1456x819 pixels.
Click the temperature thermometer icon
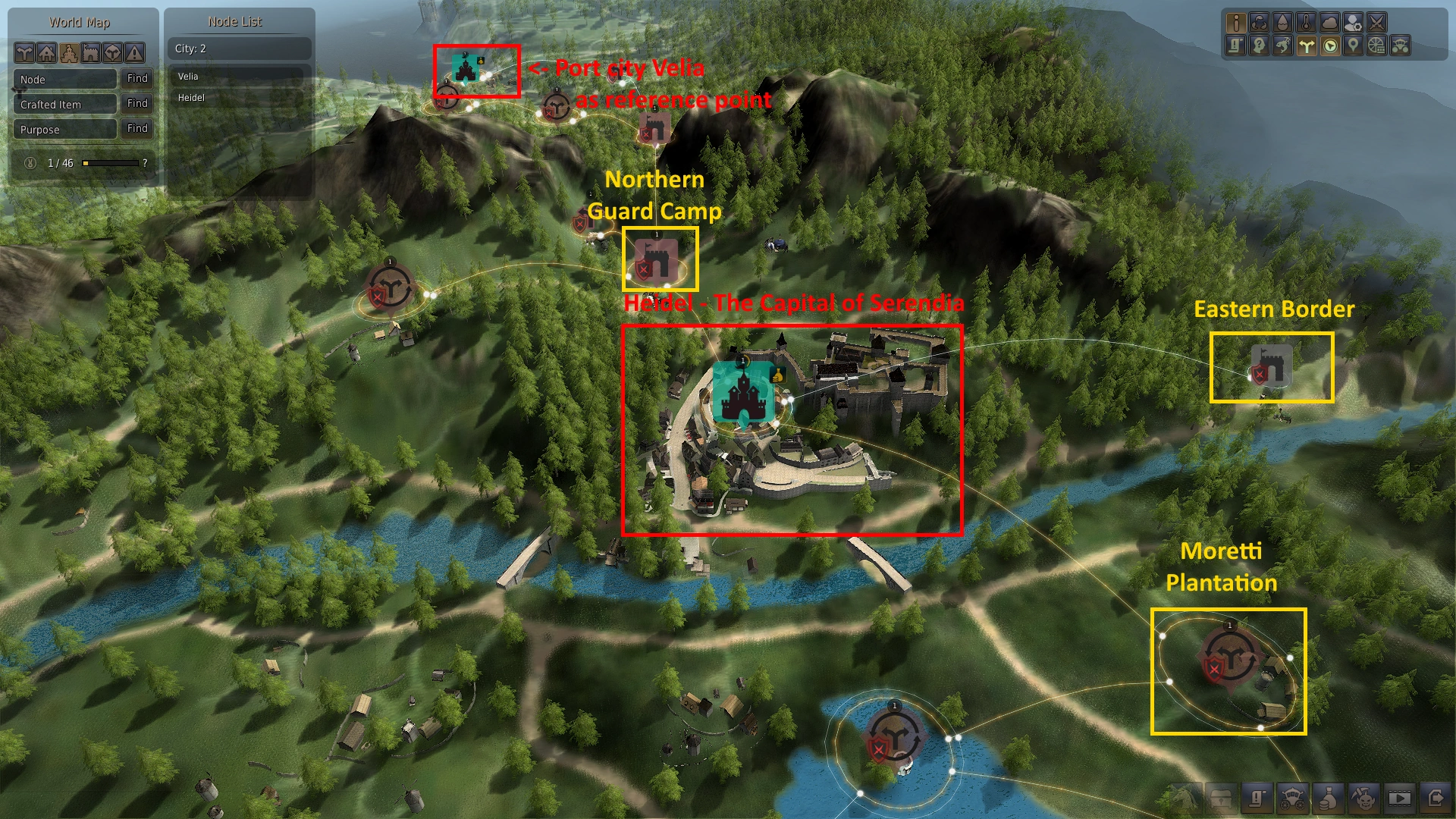[x=1307, y=24]
